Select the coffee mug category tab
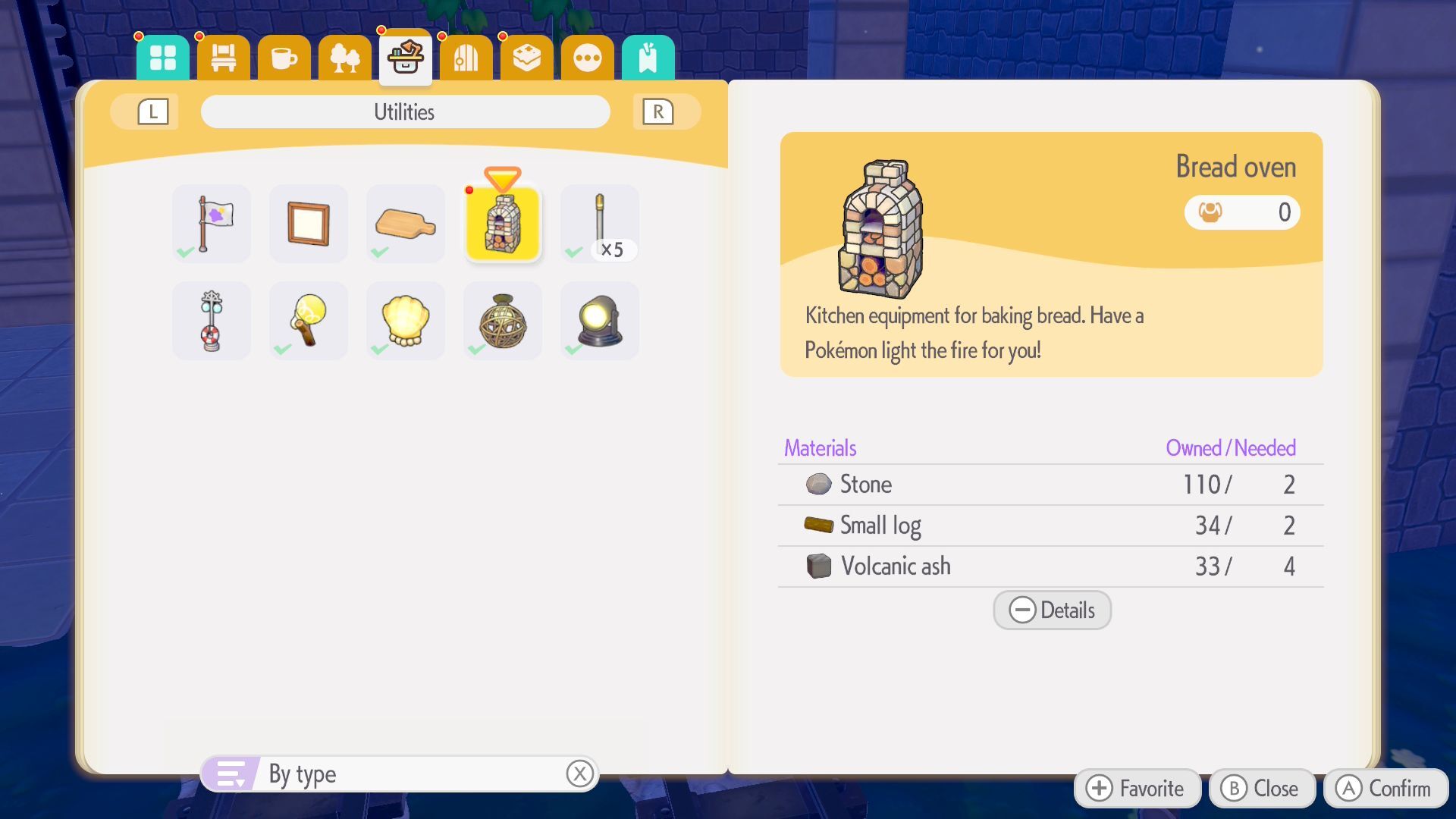1456x819 pixels. click(284, 58)
